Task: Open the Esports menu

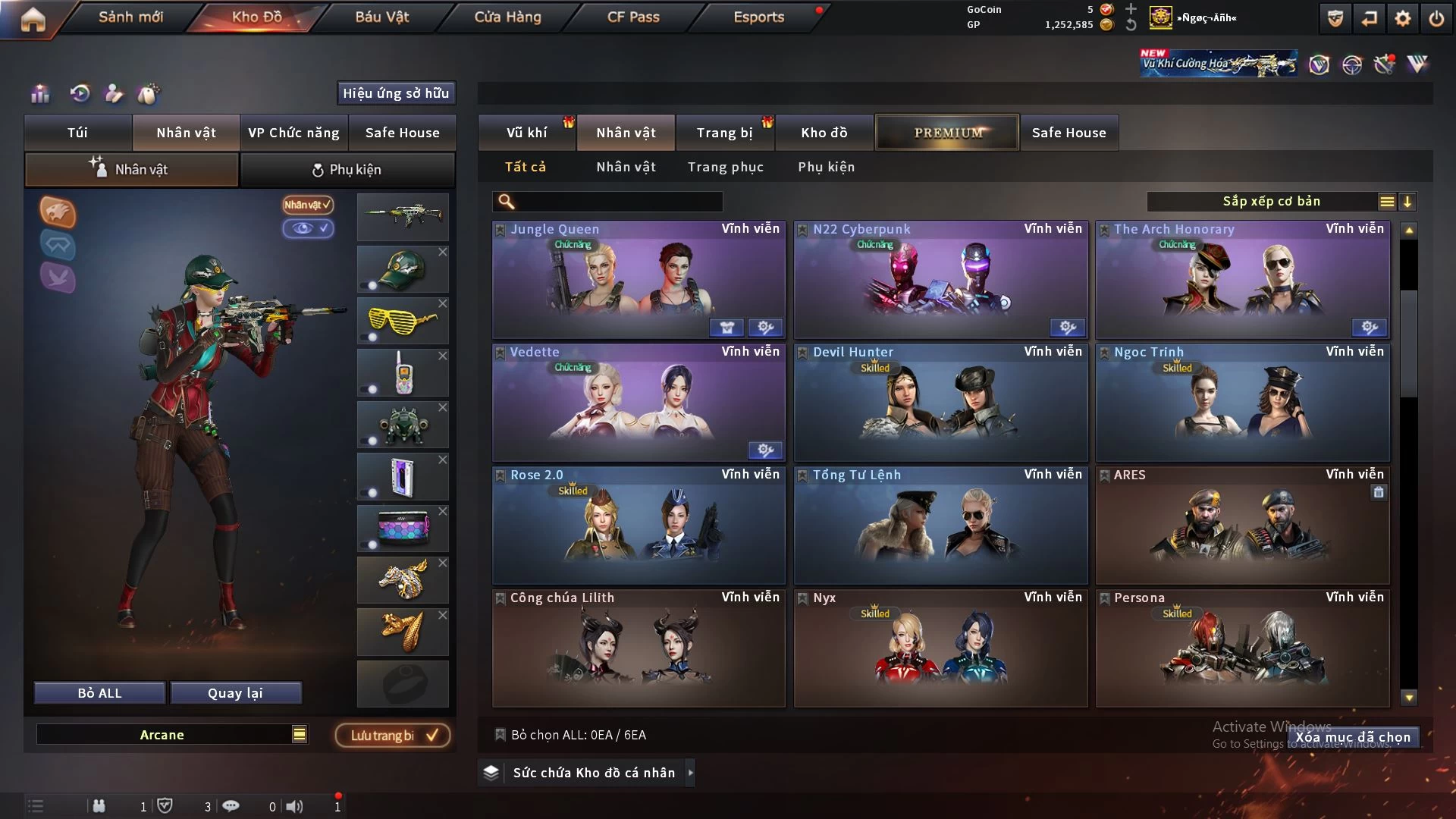Action: point(758,17)
